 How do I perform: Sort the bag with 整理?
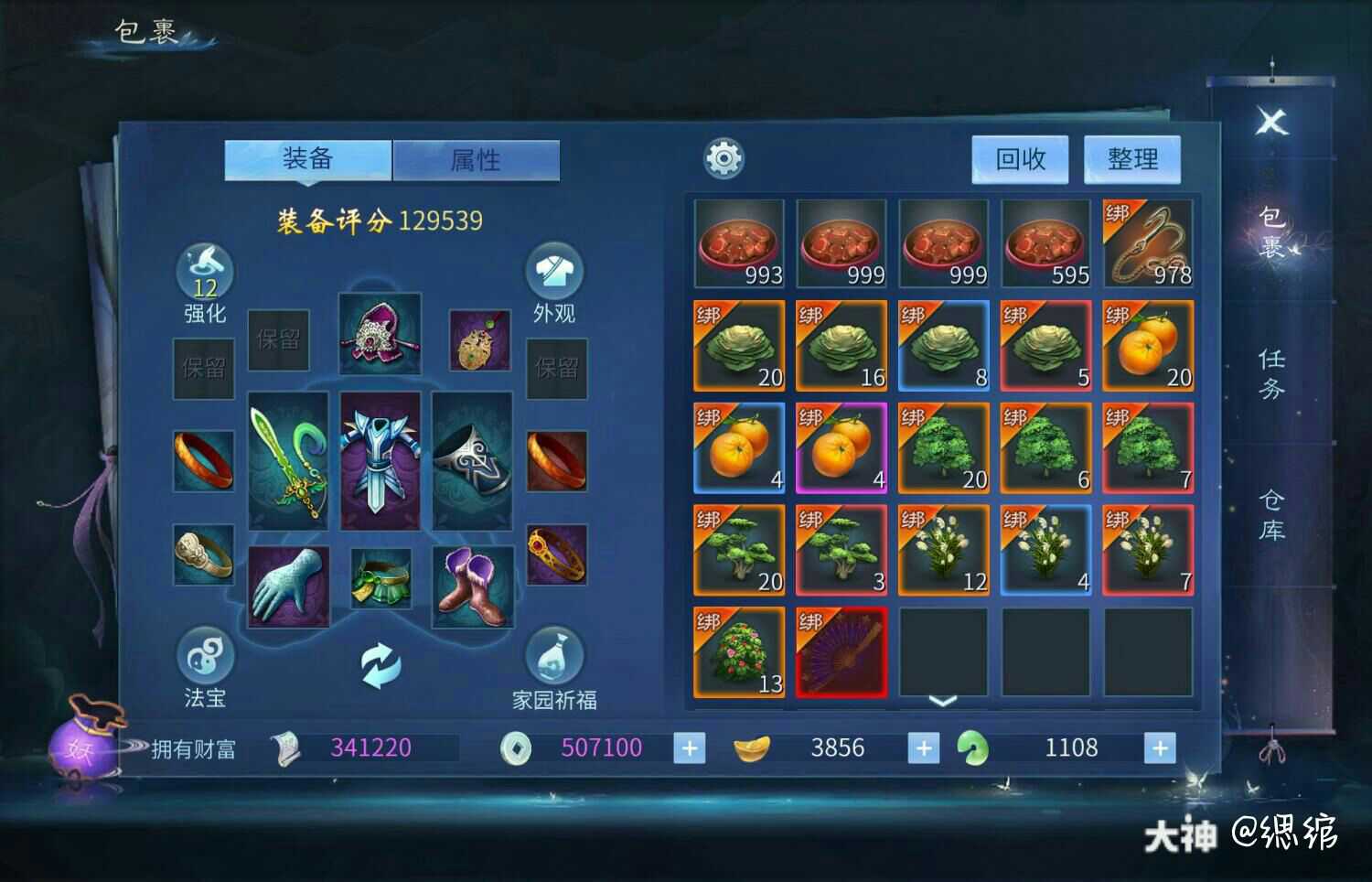[1132, 160]
